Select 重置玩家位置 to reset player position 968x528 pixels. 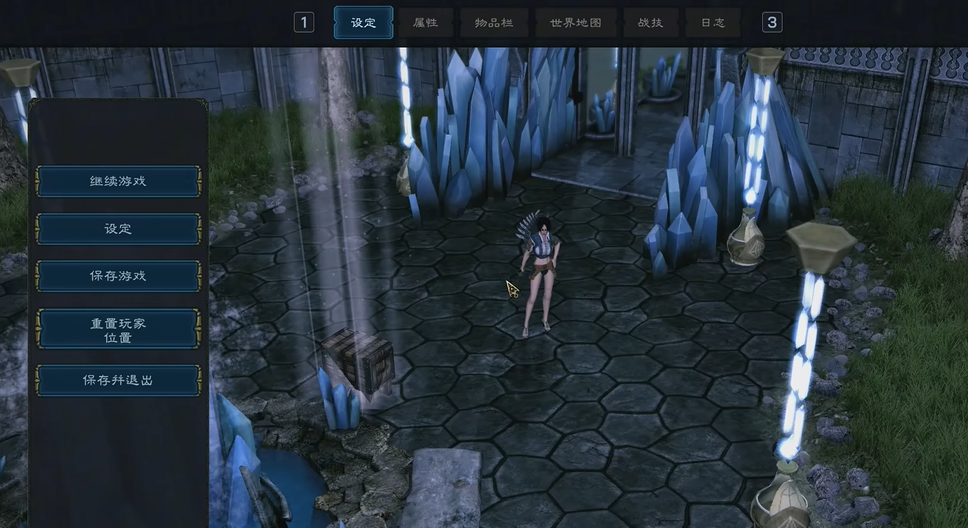(x=118, y=329)
